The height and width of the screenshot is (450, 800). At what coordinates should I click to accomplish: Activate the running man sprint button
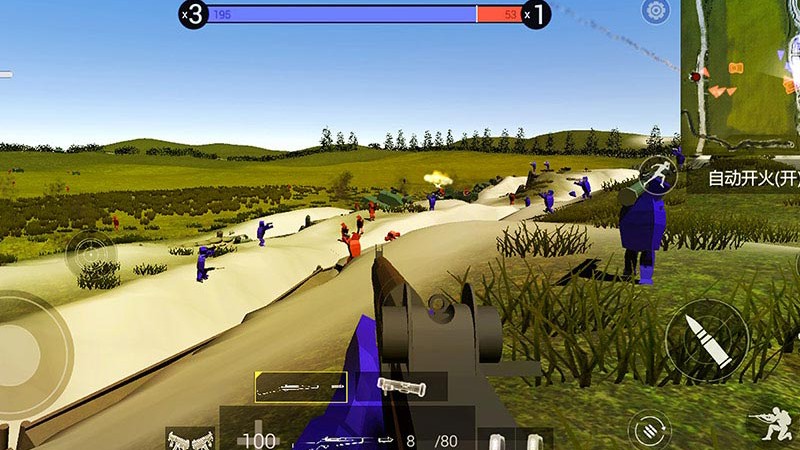tap(657, 175)
